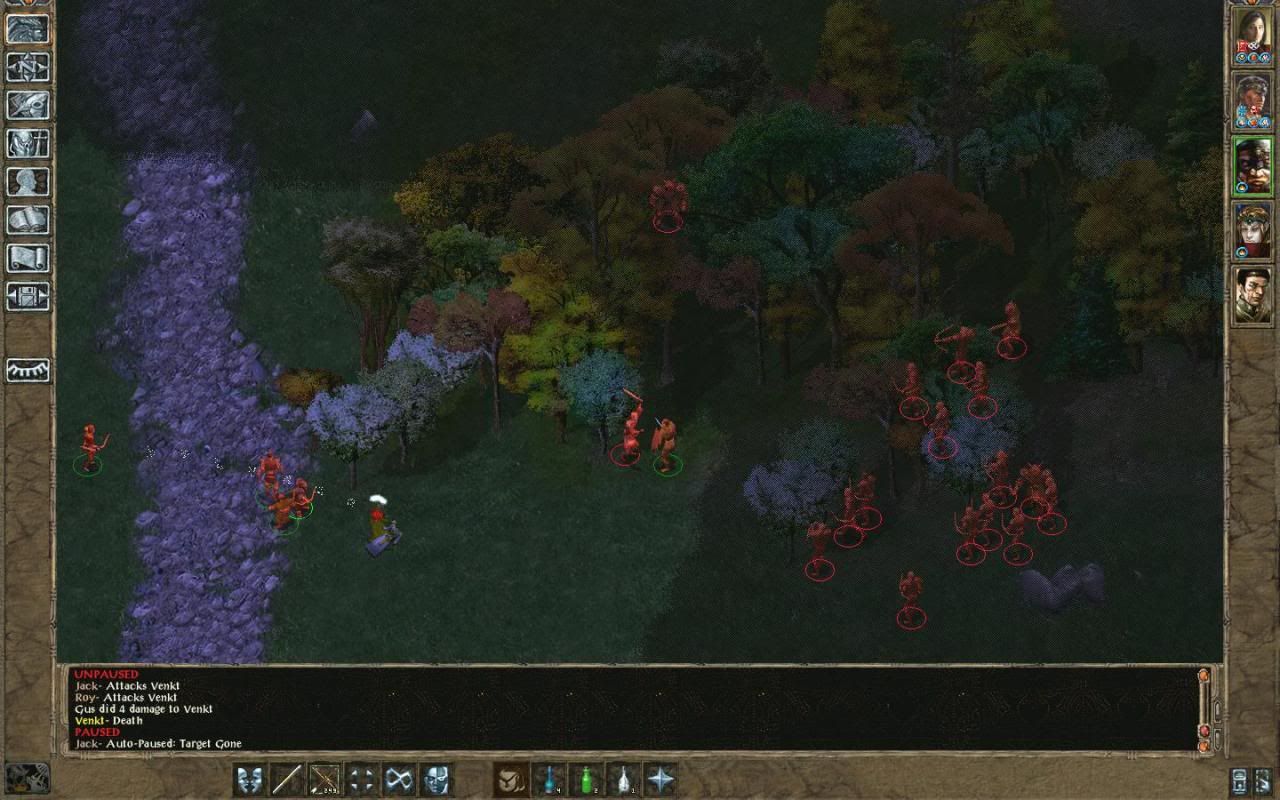Open the priest scroll button
Viewport: 1280px width, 800px height.
click(x=28, y=257)
